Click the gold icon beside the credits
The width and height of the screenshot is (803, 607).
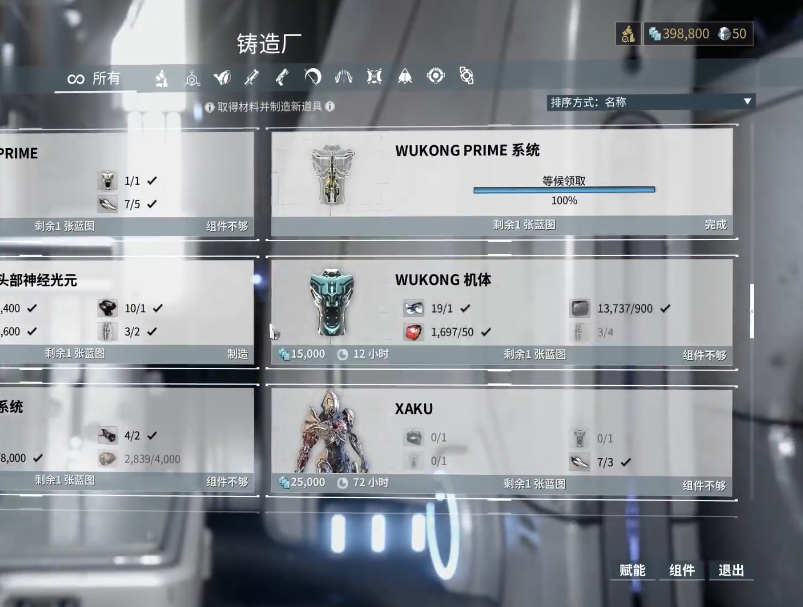(628, 34)
